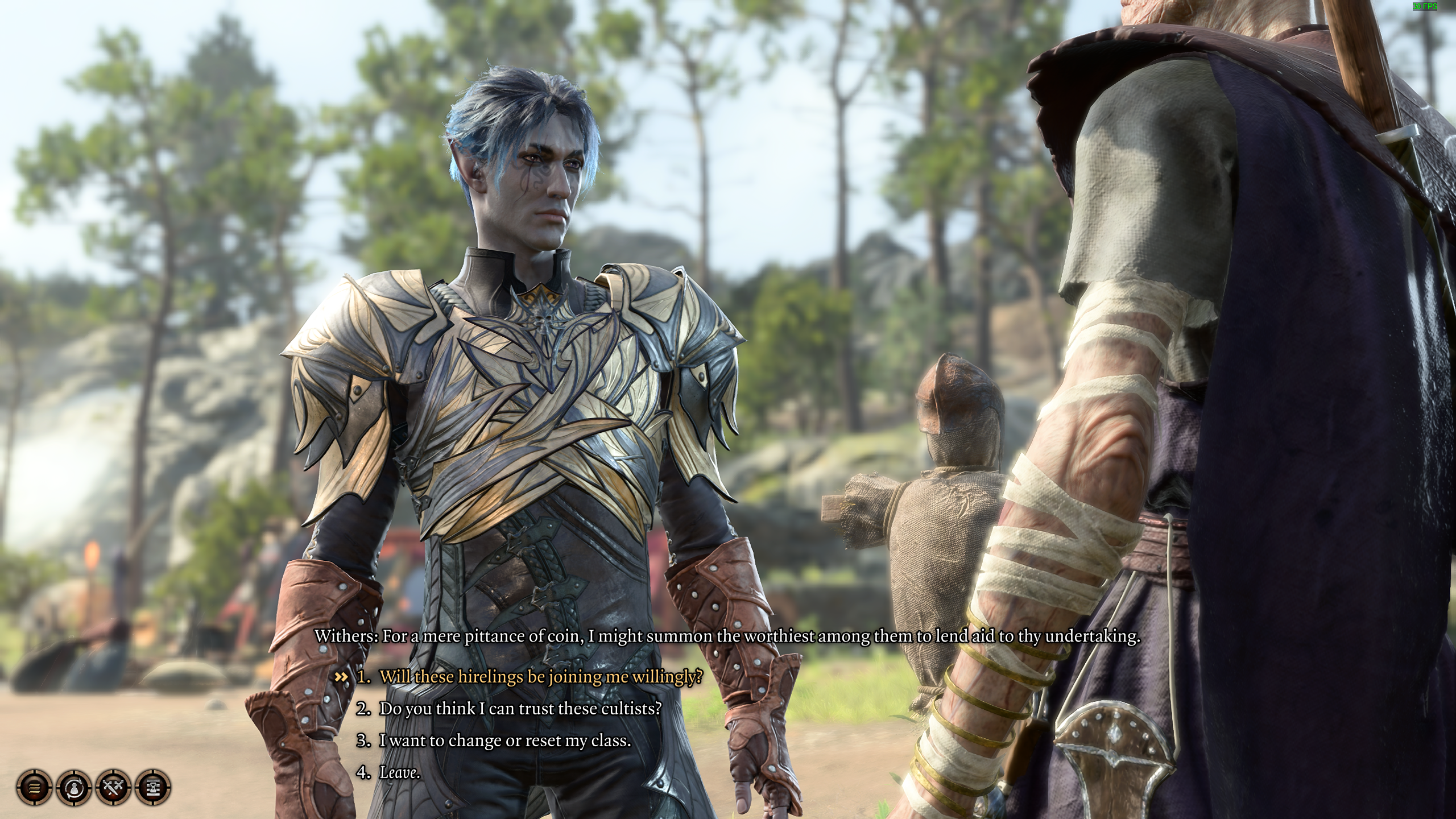Select the rightmost circular dialogue button

point(152,788)
